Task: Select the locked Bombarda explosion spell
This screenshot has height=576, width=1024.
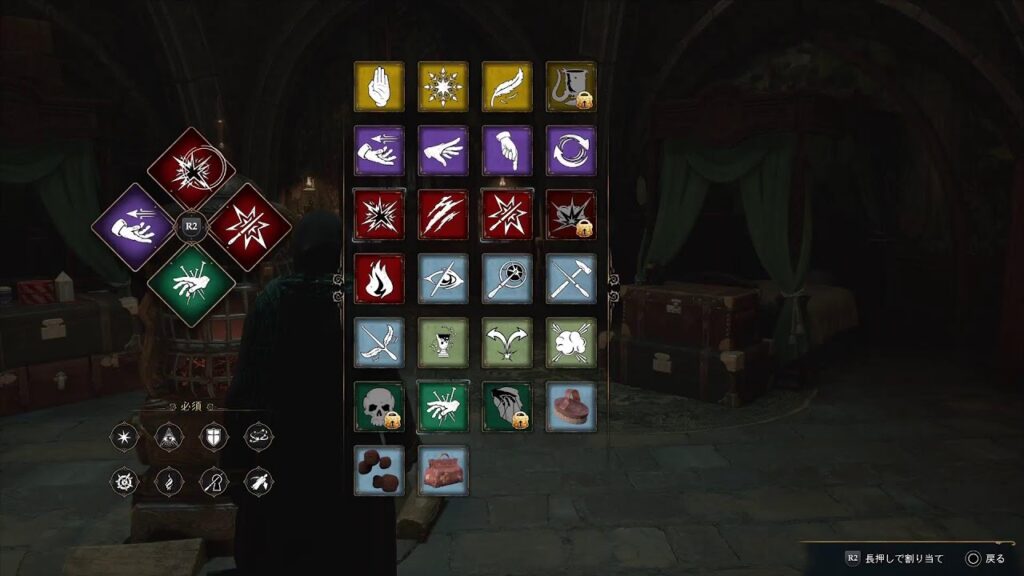Action: pyautogui.click(x=571, y=215)
